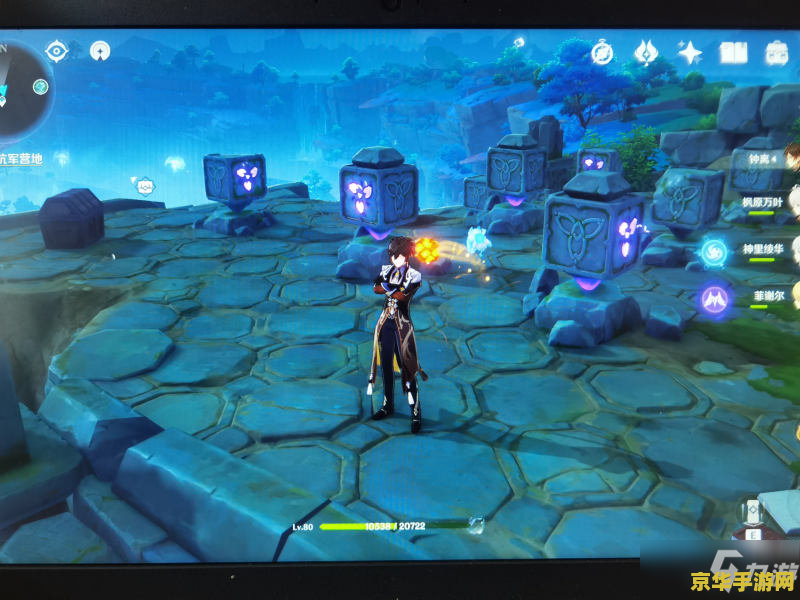Open the Wish four-pointed star icon

pos(689,52)
